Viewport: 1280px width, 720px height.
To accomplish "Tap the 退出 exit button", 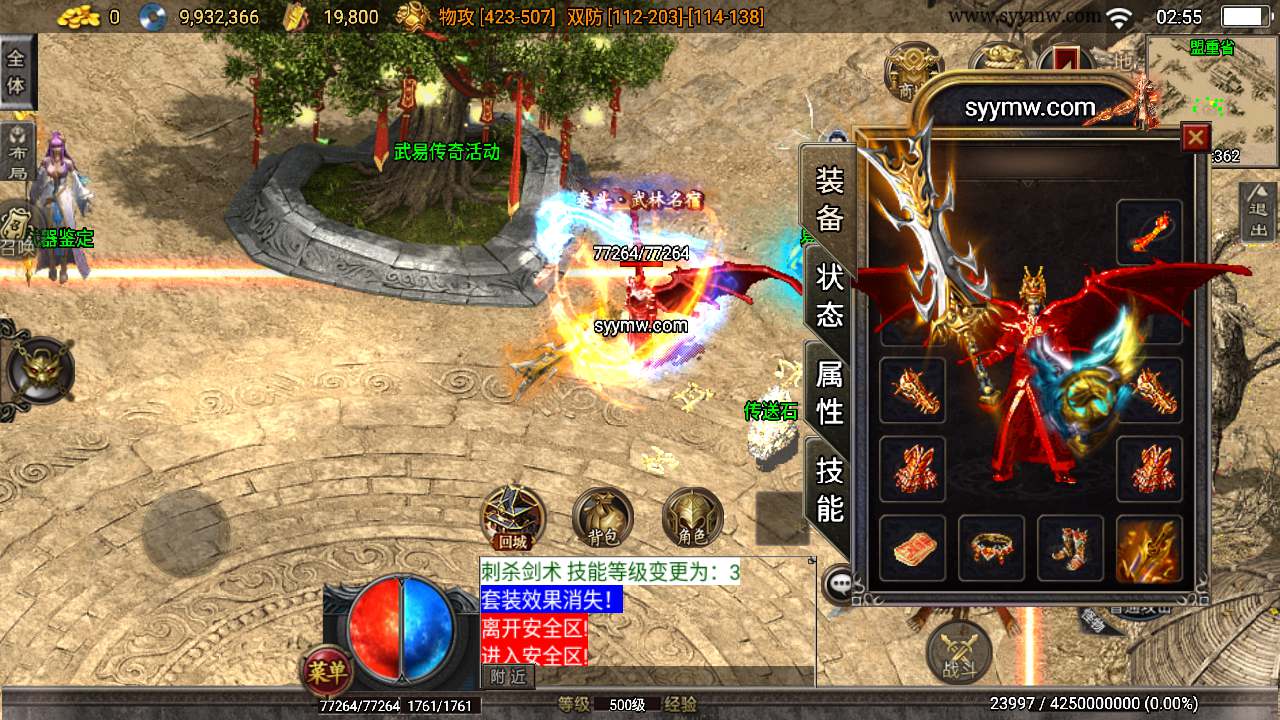I will point(1258,212).
